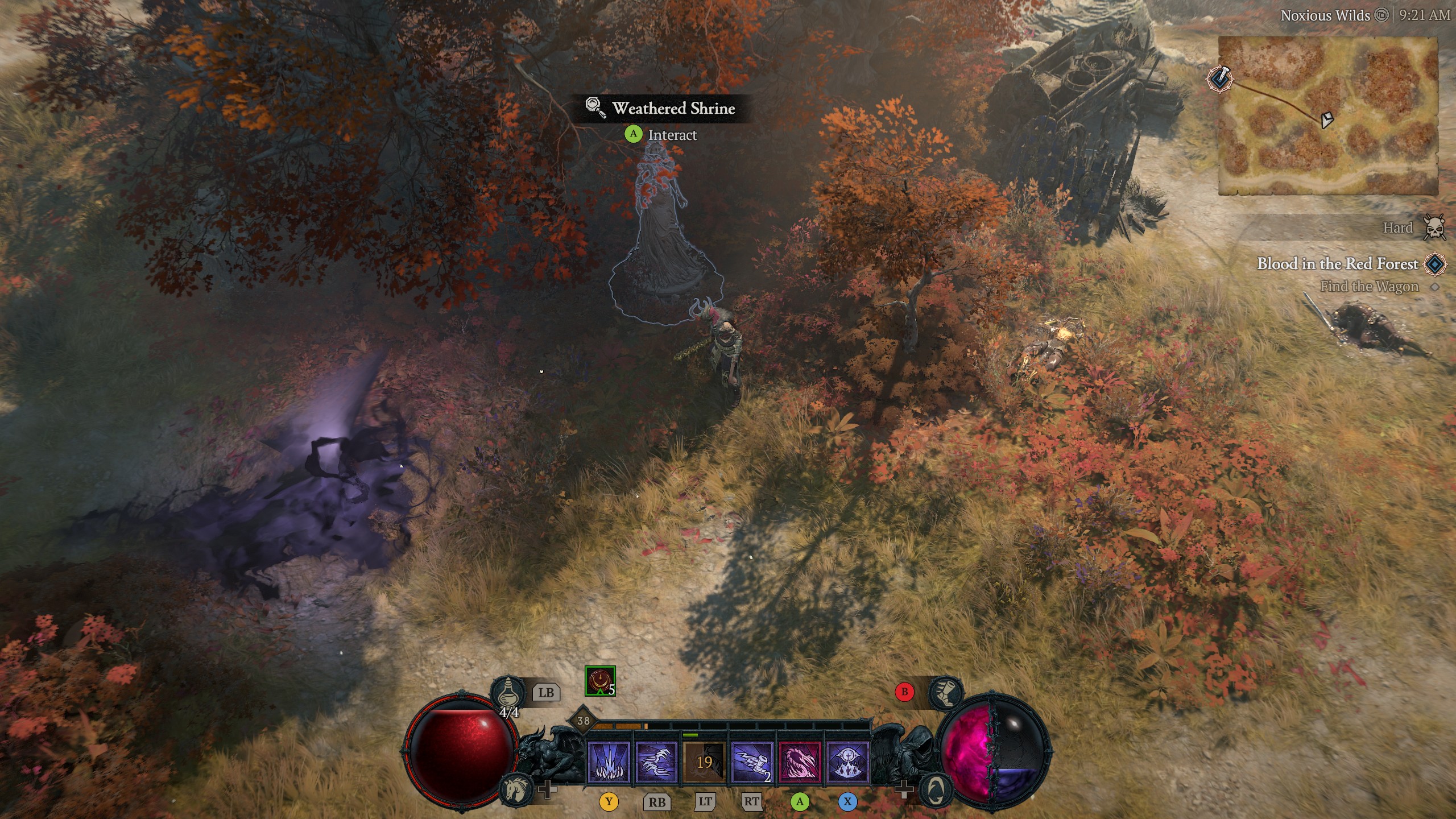Select the health potion icon above LB

pos(508,692)
